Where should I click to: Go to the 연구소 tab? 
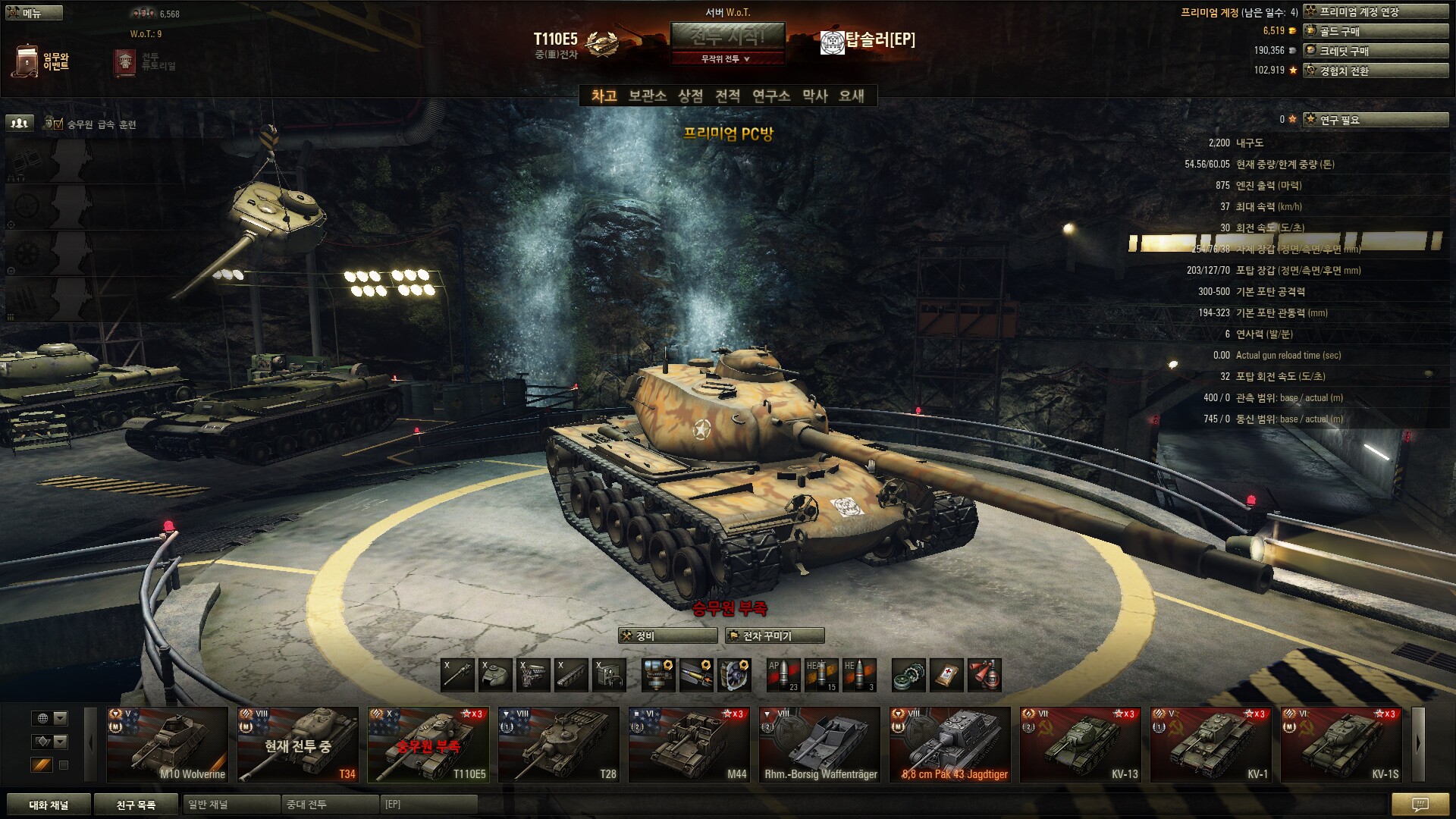[x=770, y=96]
